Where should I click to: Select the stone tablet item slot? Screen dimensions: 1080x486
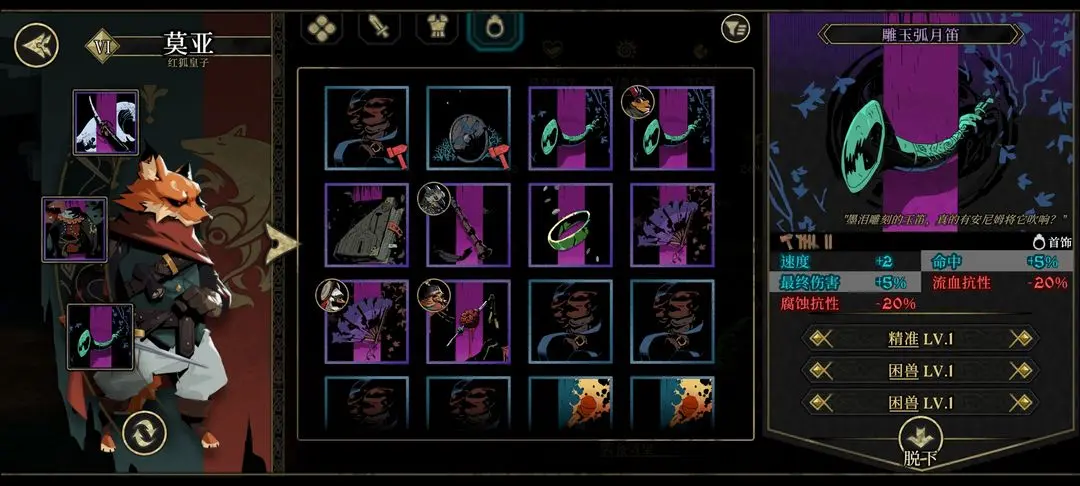366,225
